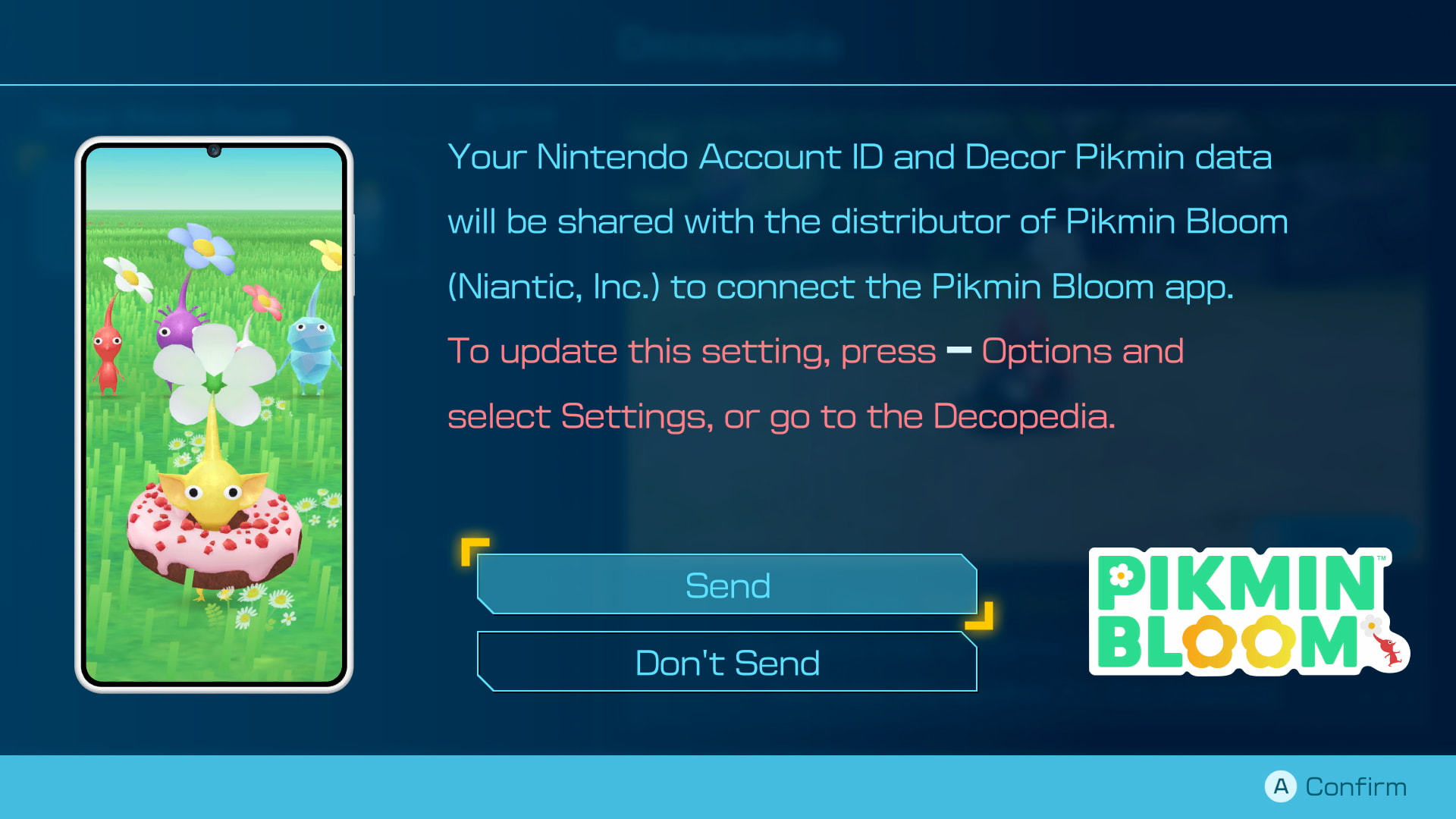1456x819 pixels.
Task: Choose Don't Send to decline sharing
Action: [726, 662]
